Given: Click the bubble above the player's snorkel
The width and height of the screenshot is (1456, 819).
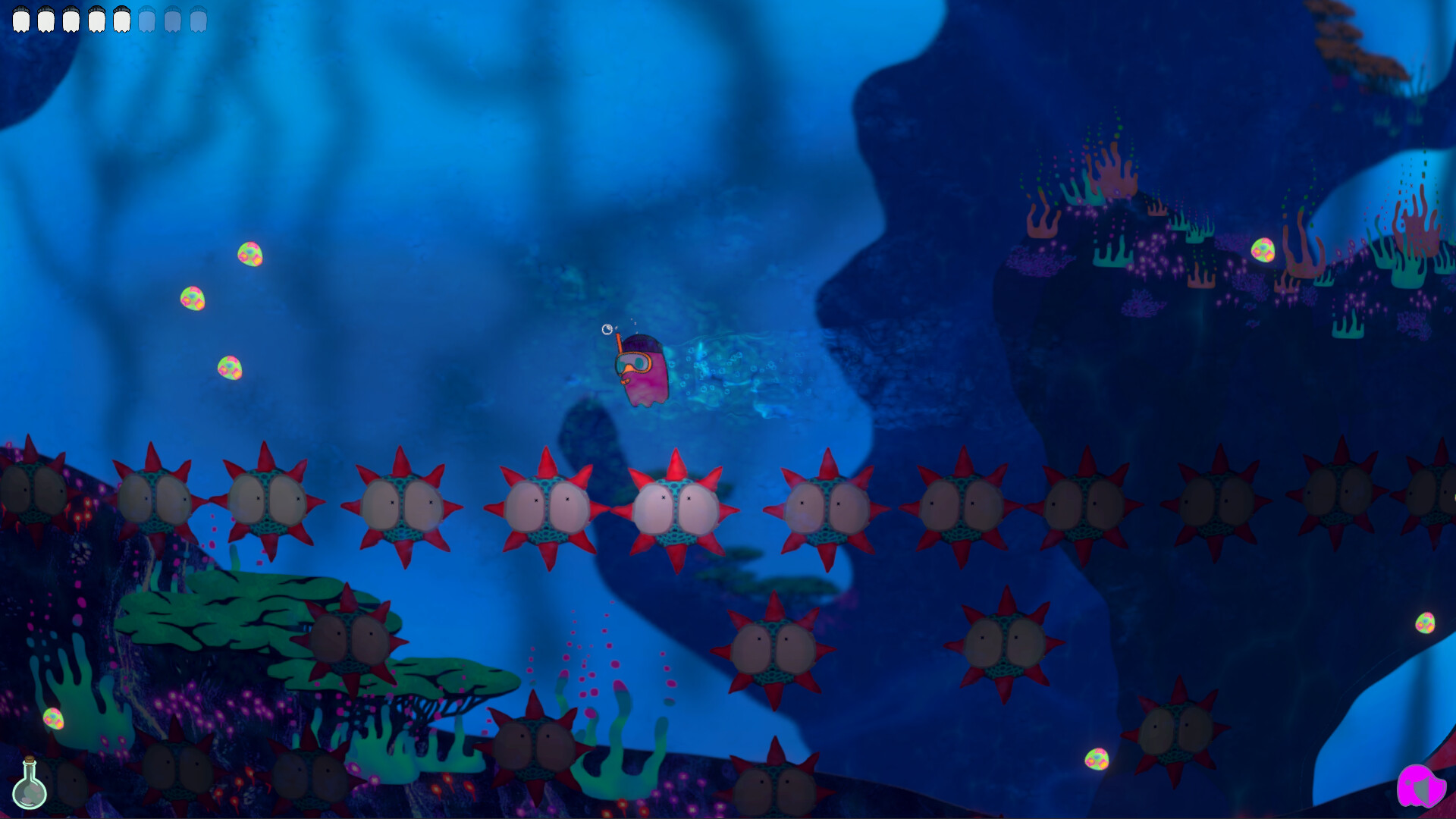Looking at the screenshot, I should point(607,329).
